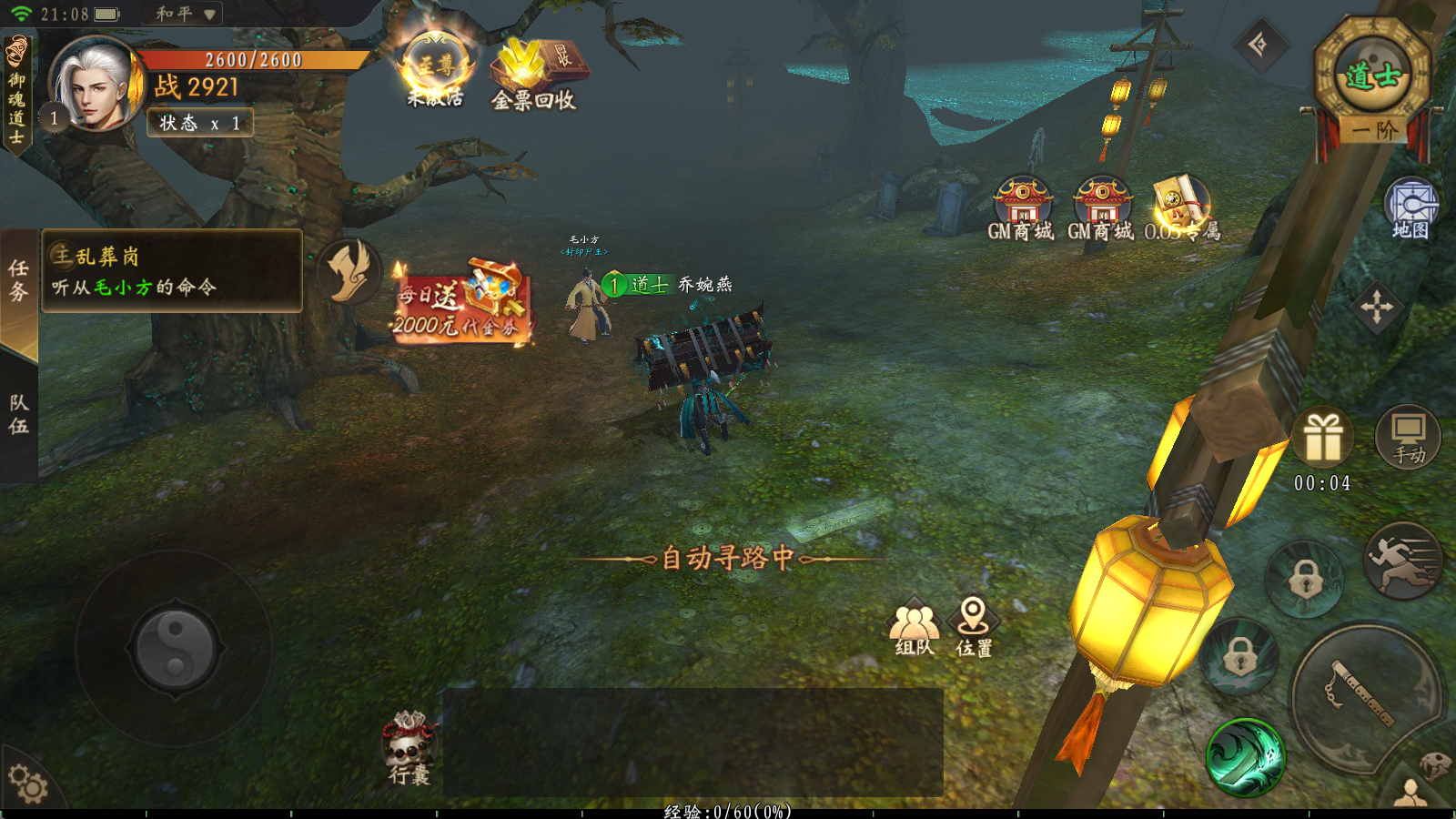Open the 组队 team-up button

click(x=915, y=627)
